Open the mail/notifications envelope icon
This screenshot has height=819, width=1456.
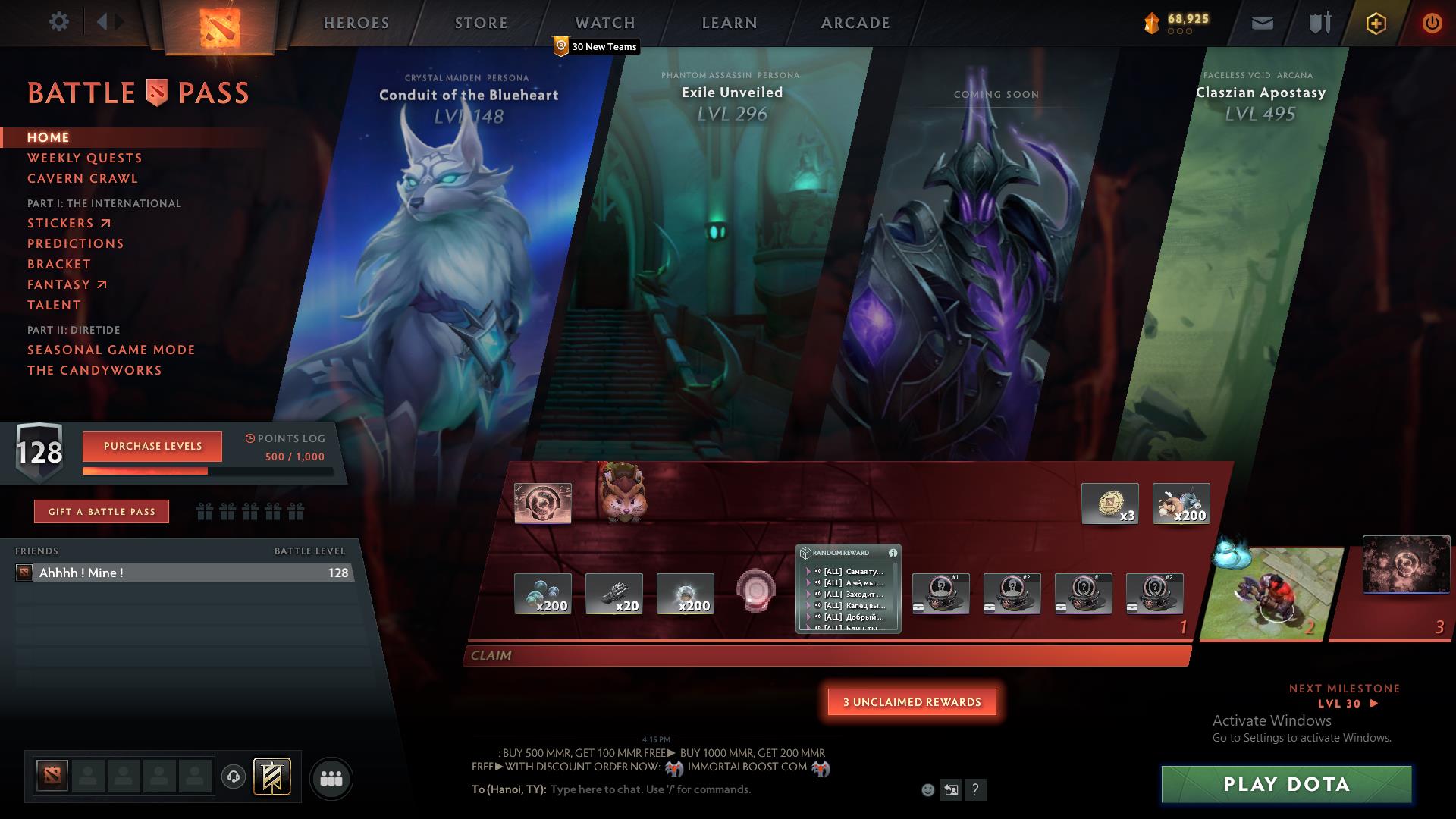(x=1261, y=22)
